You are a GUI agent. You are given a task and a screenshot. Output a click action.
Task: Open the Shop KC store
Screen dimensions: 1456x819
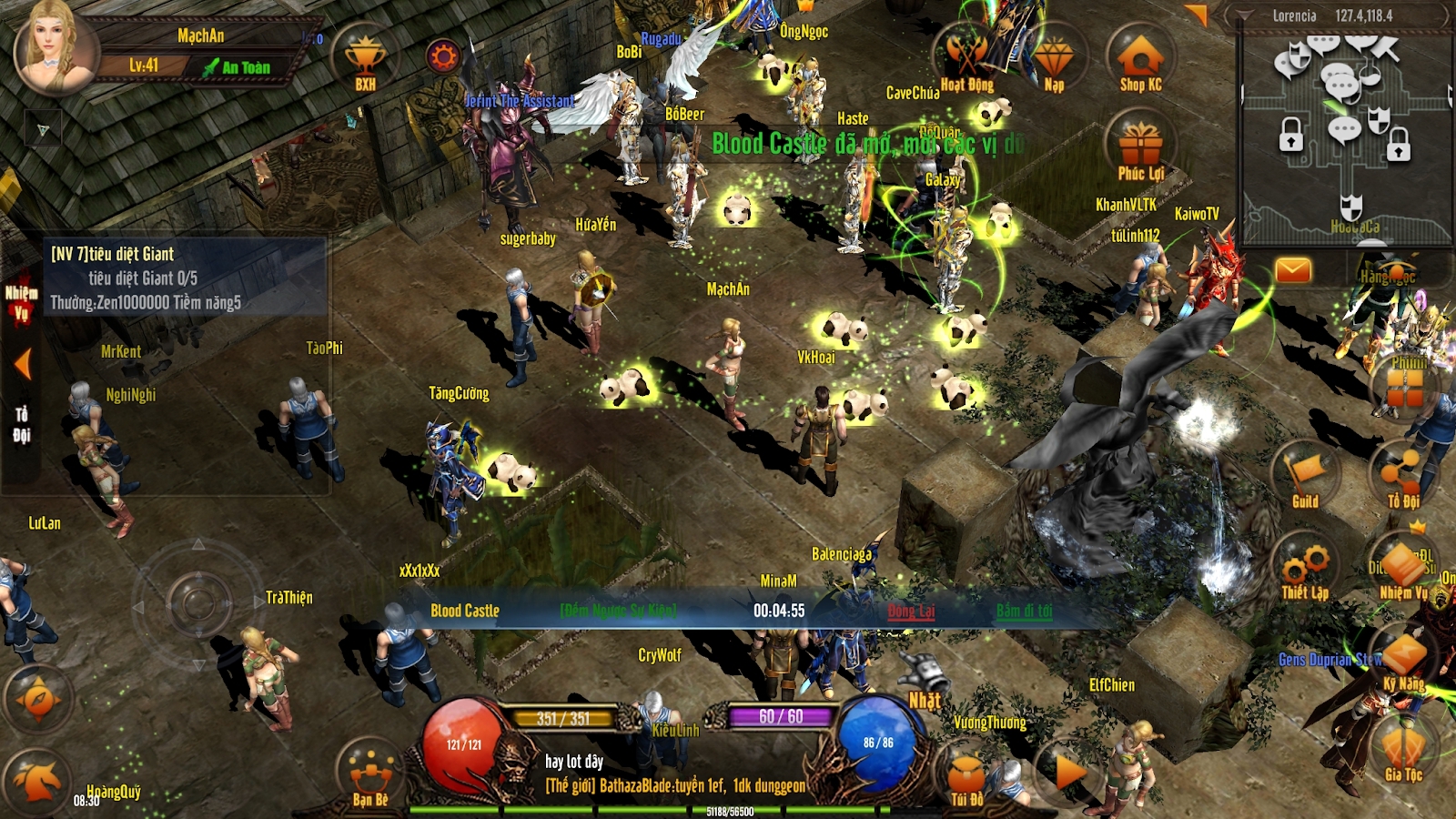click(x=1140, y=61)
